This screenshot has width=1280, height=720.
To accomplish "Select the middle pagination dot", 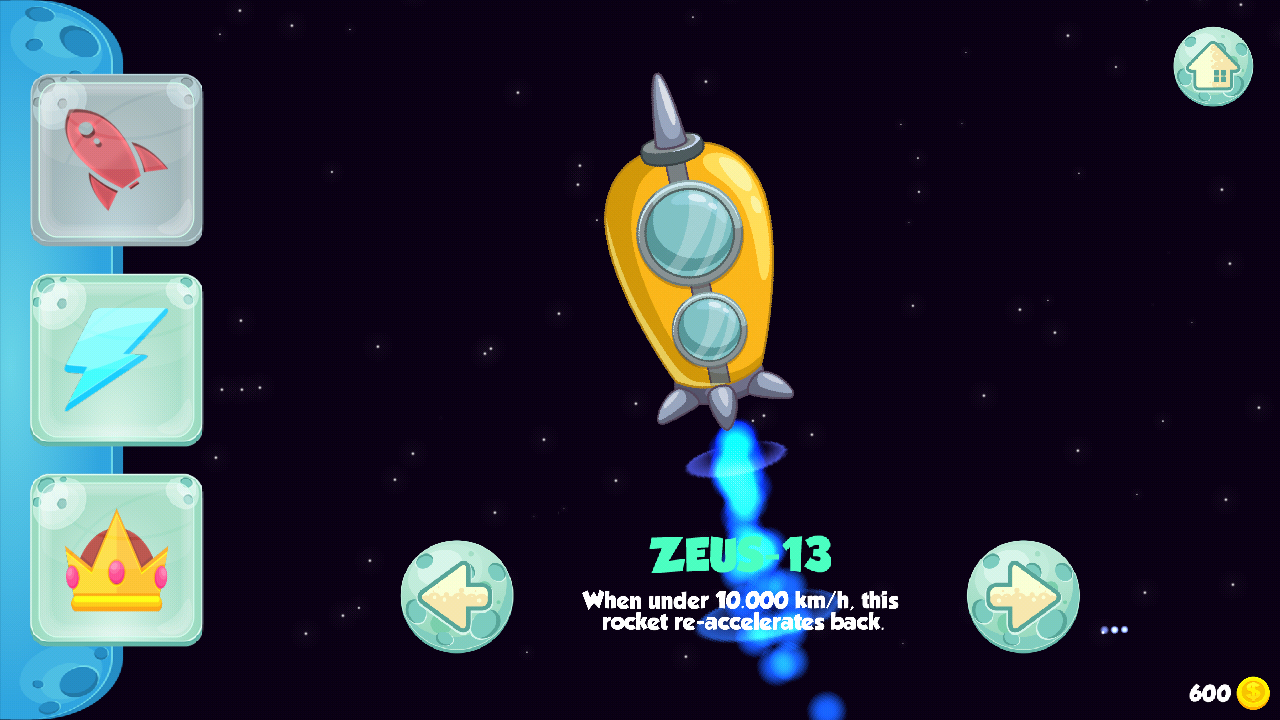I will click(x=1114, y=630).
